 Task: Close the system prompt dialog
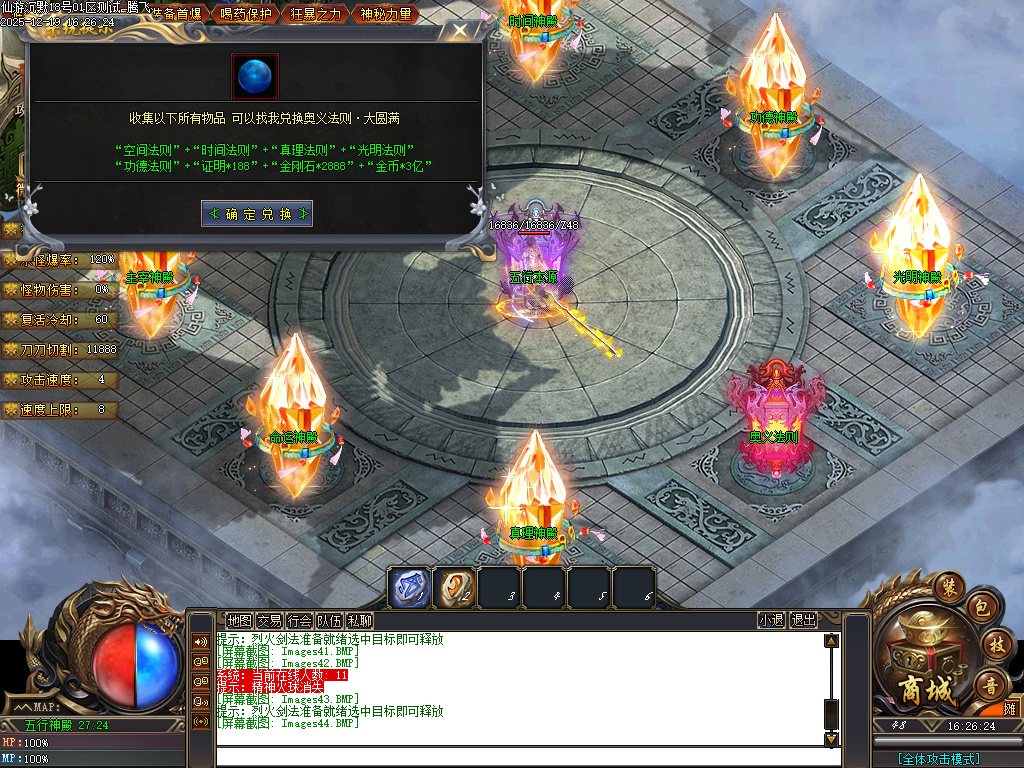point(459,30)
